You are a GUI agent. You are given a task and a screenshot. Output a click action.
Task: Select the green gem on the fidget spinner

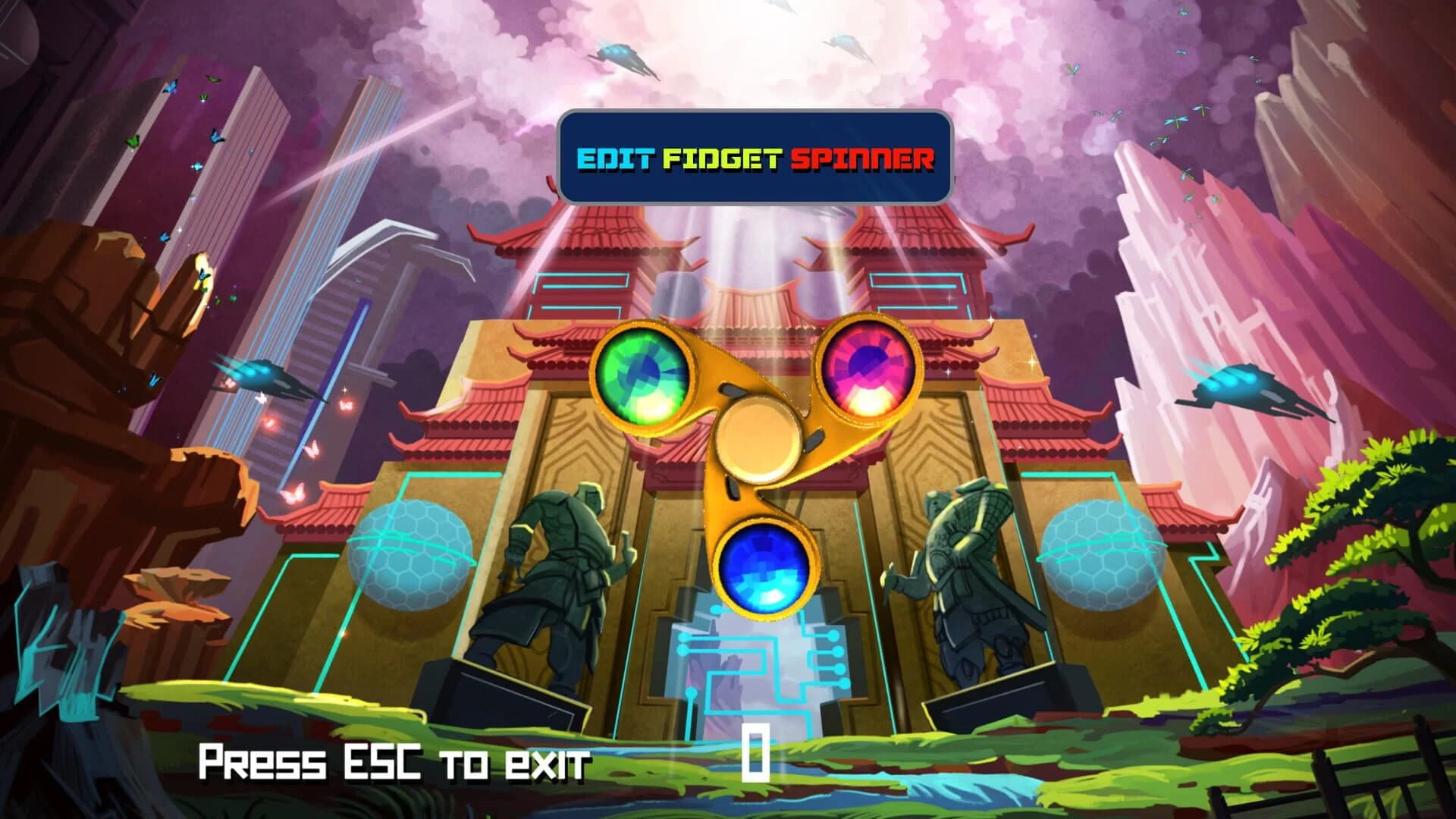click(x=642, y=375)
